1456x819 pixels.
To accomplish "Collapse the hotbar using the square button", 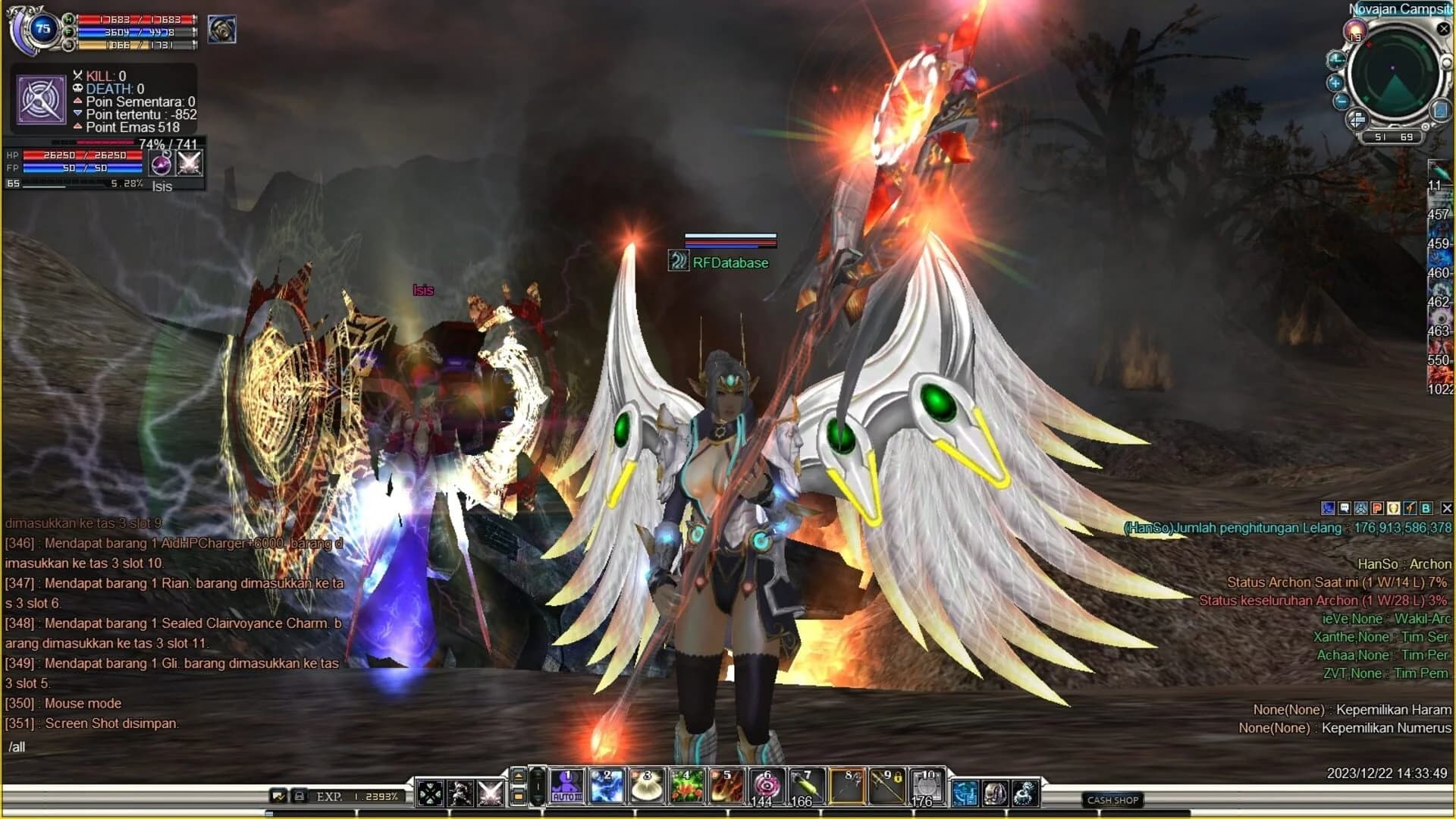I will pos(518,796).
